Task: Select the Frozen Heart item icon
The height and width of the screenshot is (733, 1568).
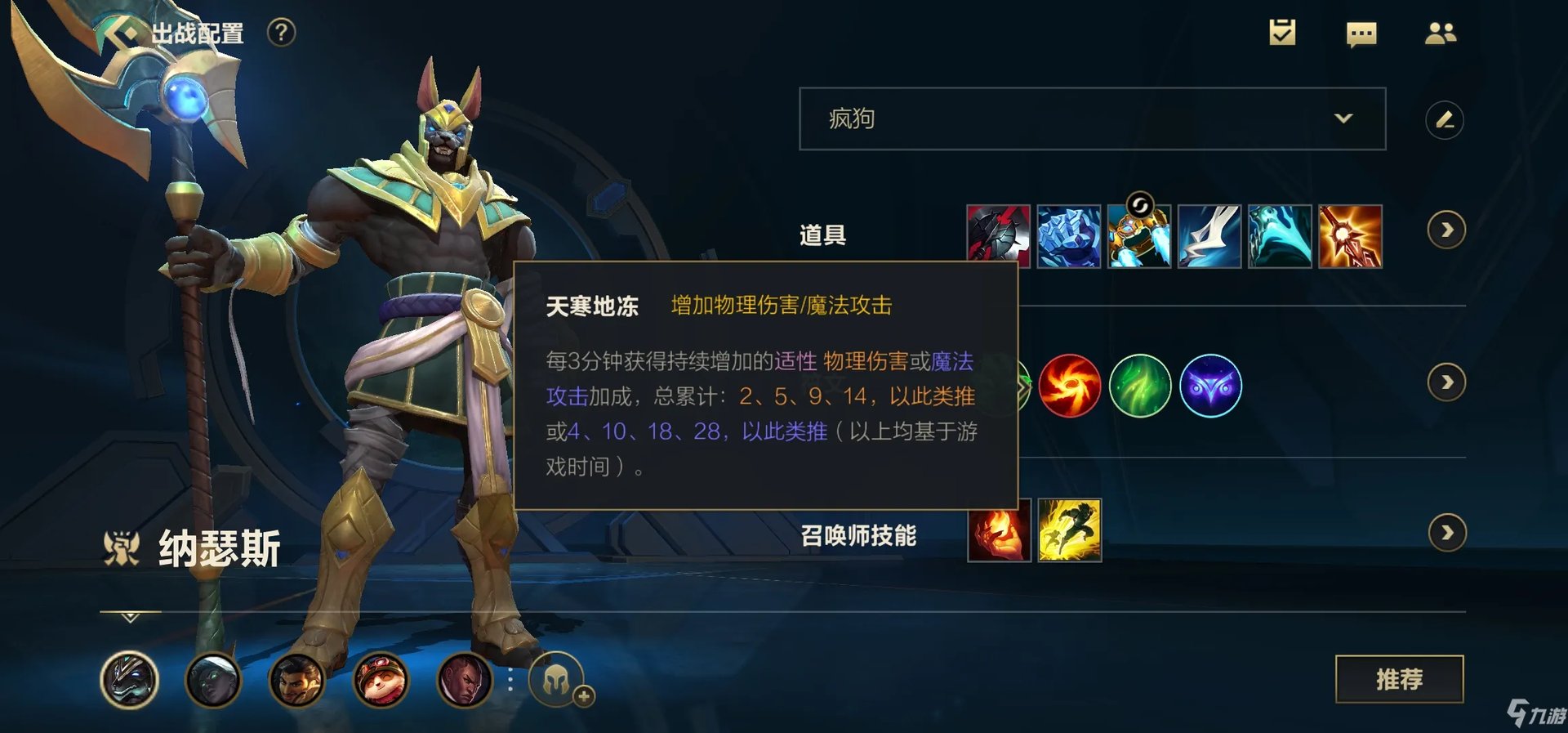Action: (x=1070, y=235)
